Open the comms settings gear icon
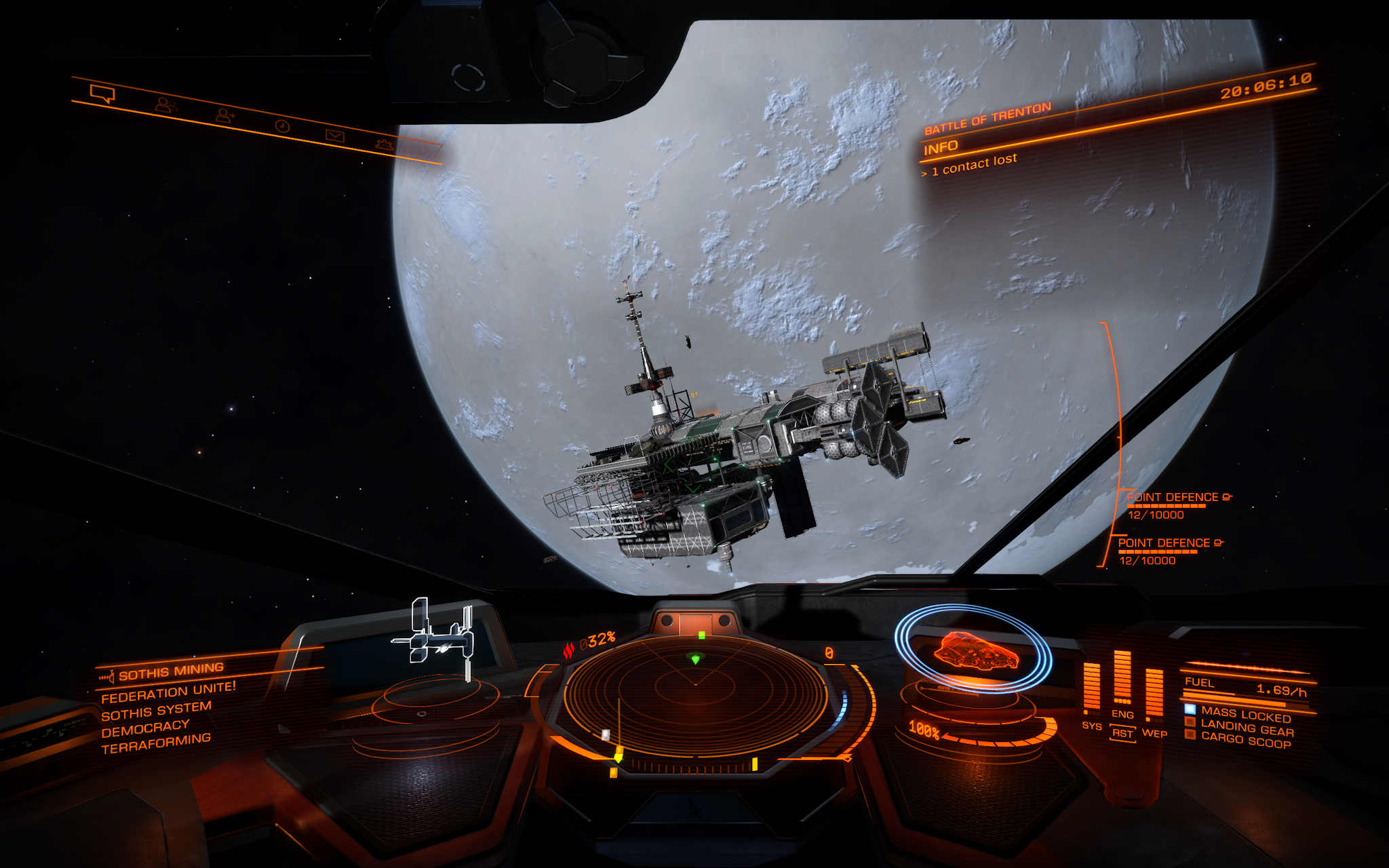 pyautogui.click(x=384, y=144)
